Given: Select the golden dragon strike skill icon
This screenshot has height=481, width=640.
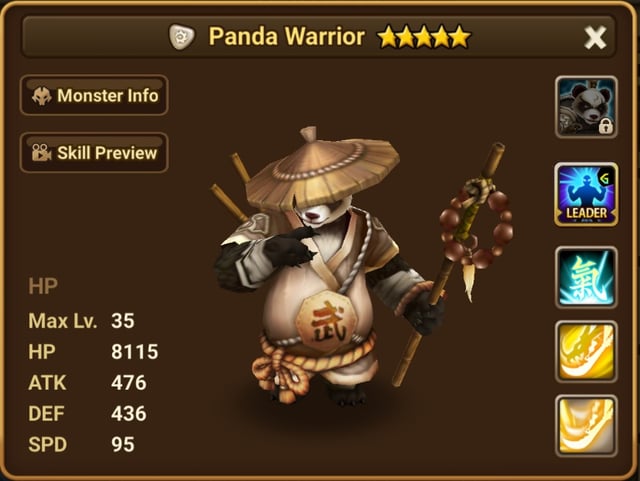Looking at the screenshot, I should (586, 351).
